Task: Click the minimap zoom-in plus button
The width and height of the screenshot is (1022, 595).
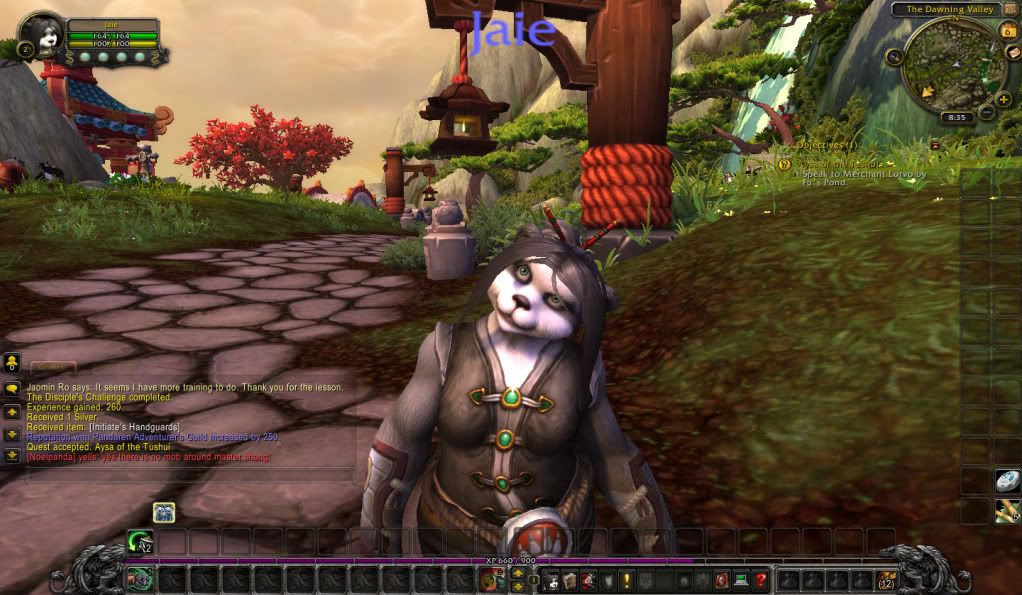Action: 1003,99
